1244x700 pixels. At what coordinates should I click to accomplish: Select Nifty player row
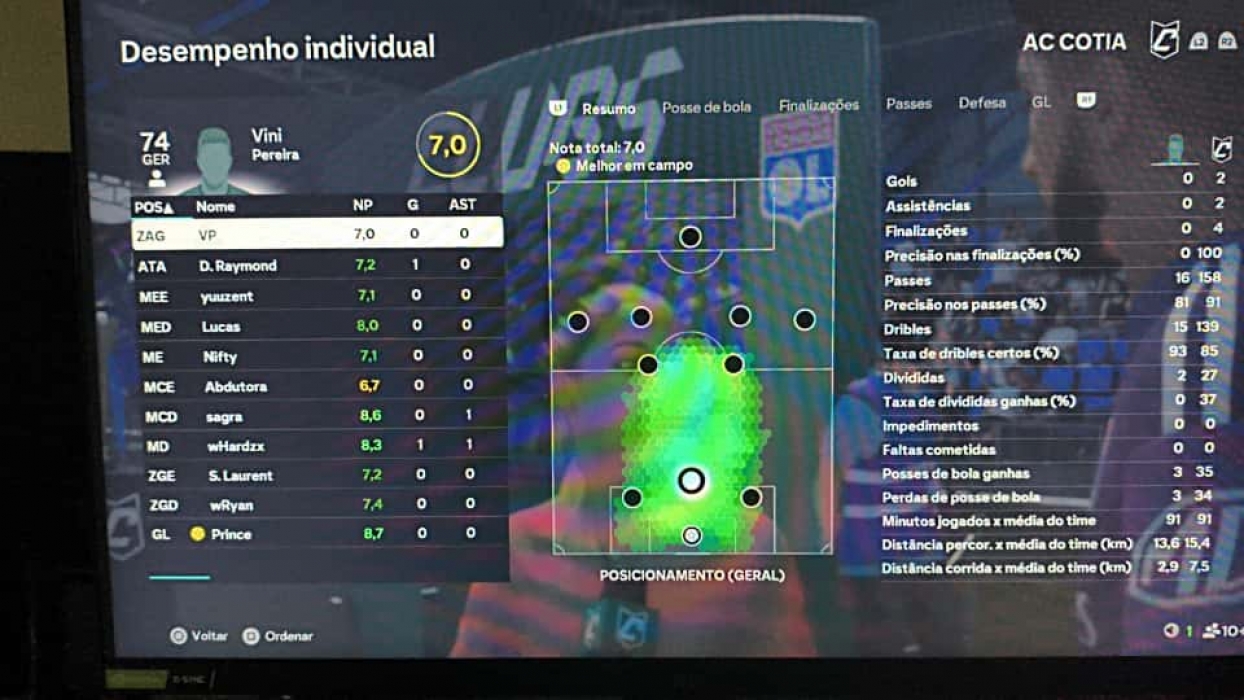(317, 356)
